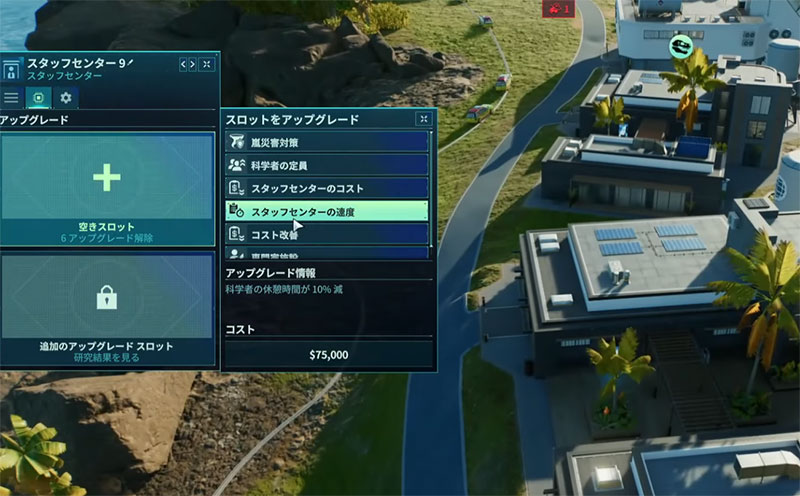
Task: Select the teal dinosaur marker above building
Action: click(x=682, y=45)
